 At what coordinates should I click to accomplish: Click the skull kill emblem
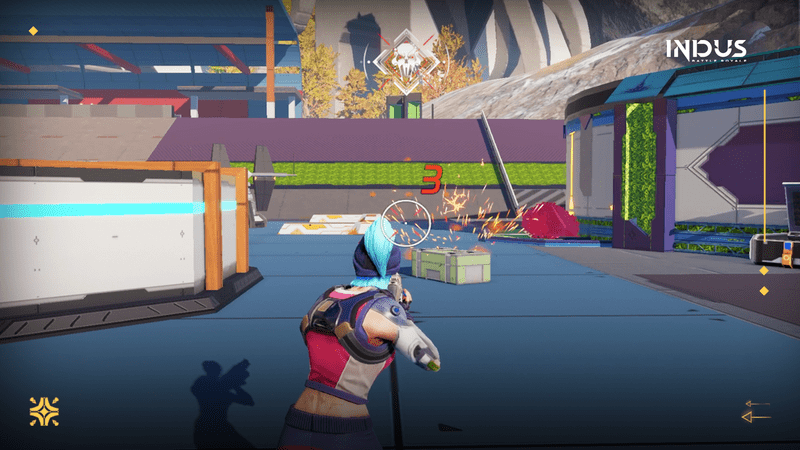point(406,60)
